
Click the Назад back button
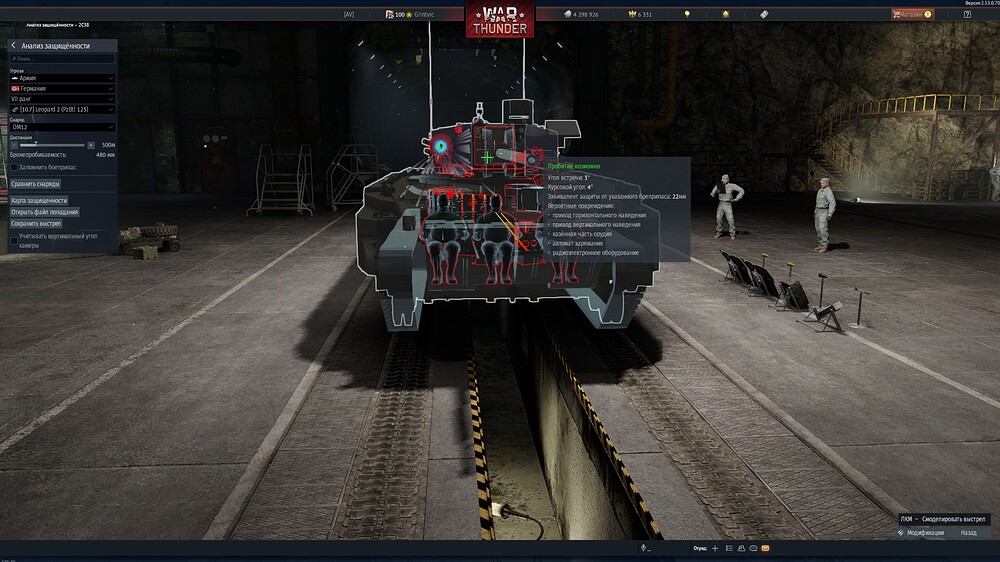coord(968,533)
